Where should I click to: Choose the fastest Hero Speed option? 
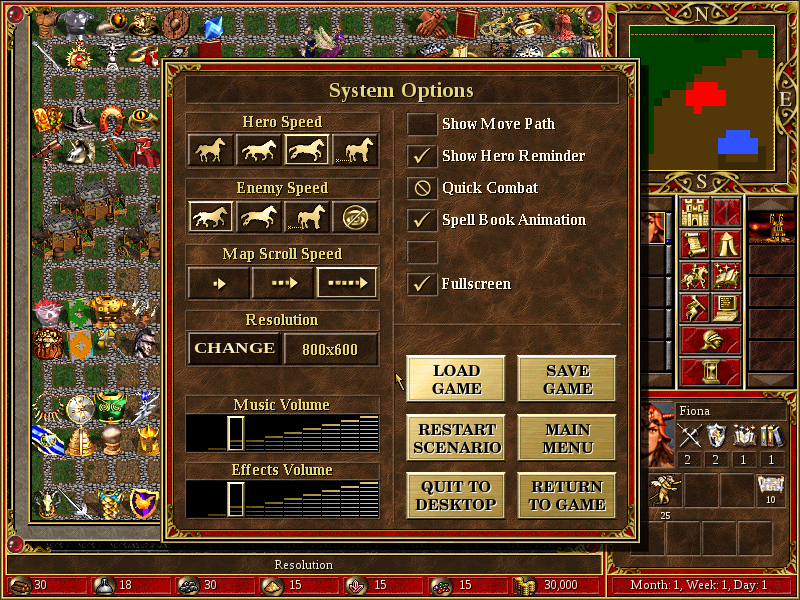point(355,150)
